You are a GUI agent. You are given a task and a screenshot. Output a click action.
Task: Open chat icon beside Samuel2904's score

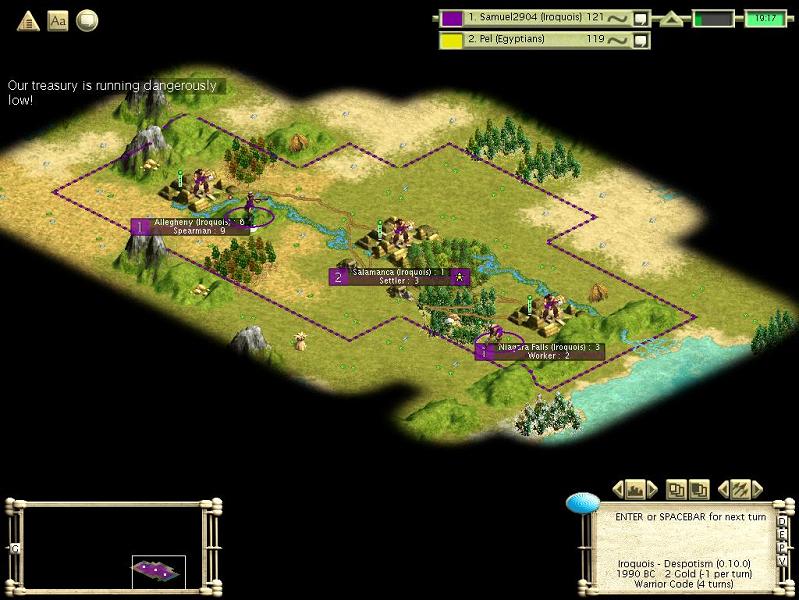[641, 17]
